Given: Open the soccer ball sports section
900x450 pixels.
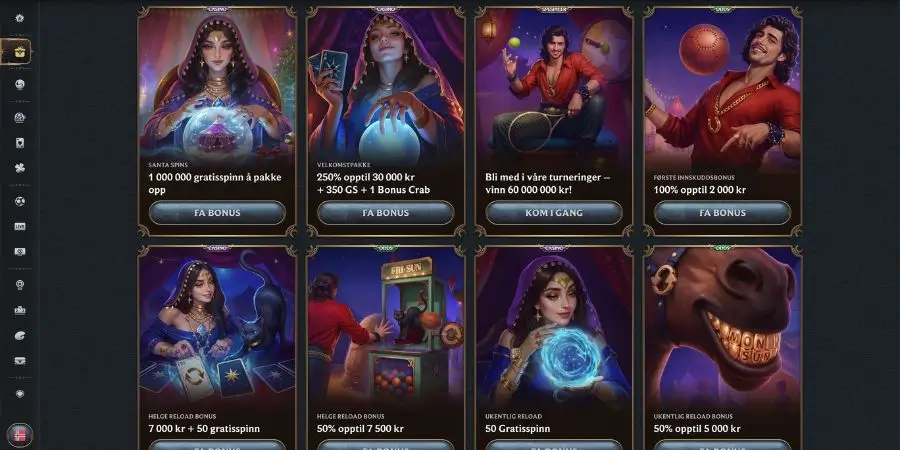Looking at the screenshot, I should click(20, 201).
